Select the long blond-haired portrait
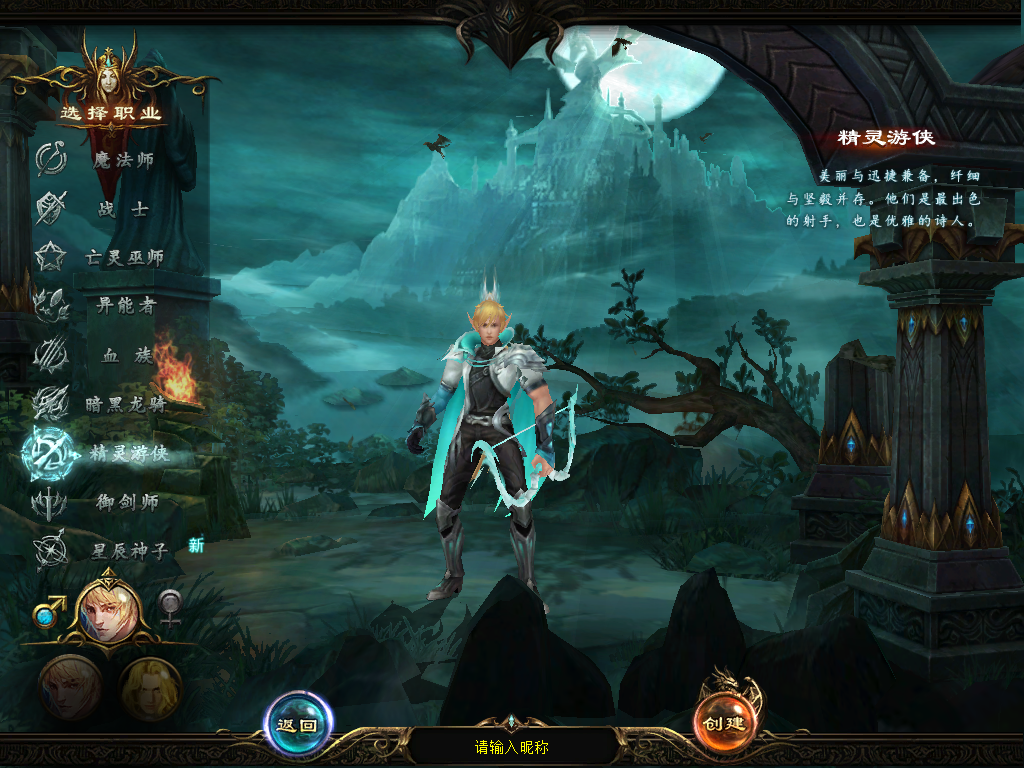 (x=150, y=688)
